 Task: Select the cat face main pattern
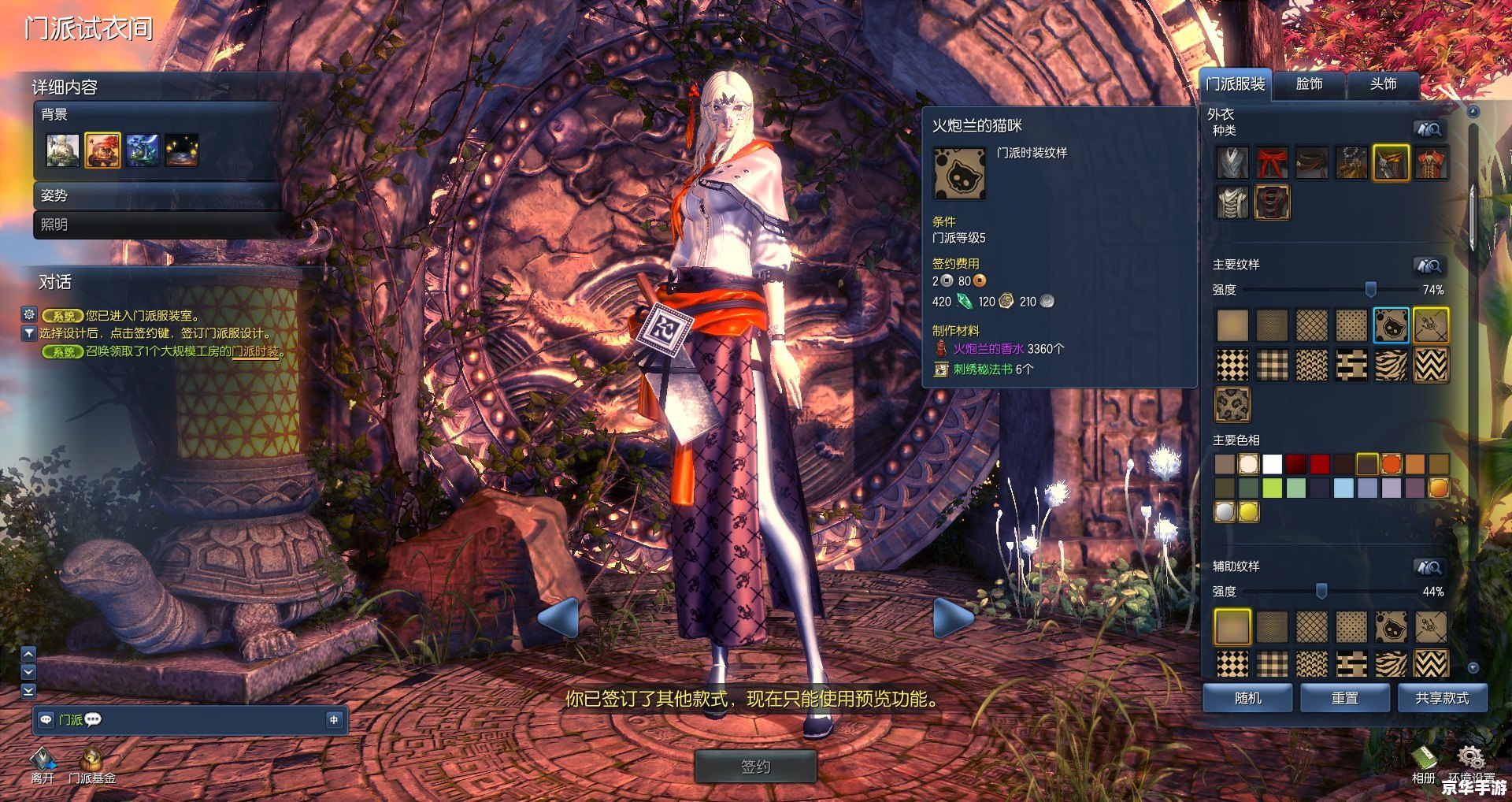(x=1391, y=325)
